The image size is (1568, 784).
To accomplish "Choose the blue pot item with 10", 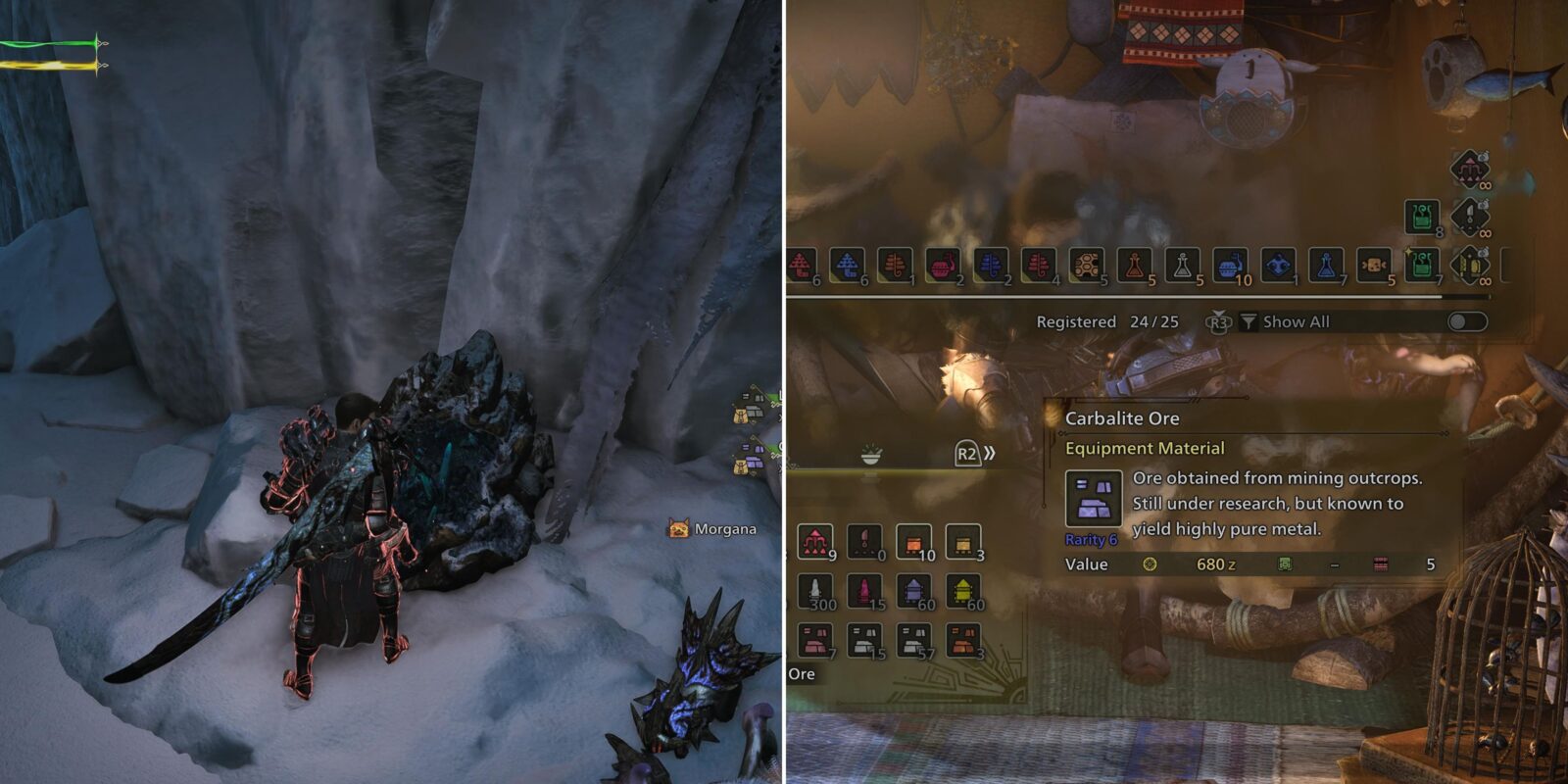I will (1230, 265).
